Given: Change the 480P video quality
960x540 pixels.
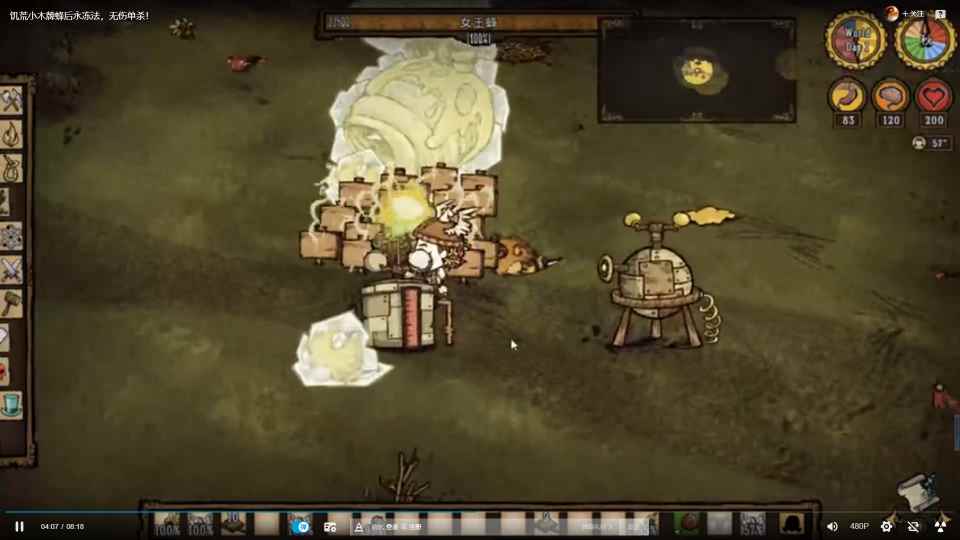Looking at the screenshot, I should point(859,526).
